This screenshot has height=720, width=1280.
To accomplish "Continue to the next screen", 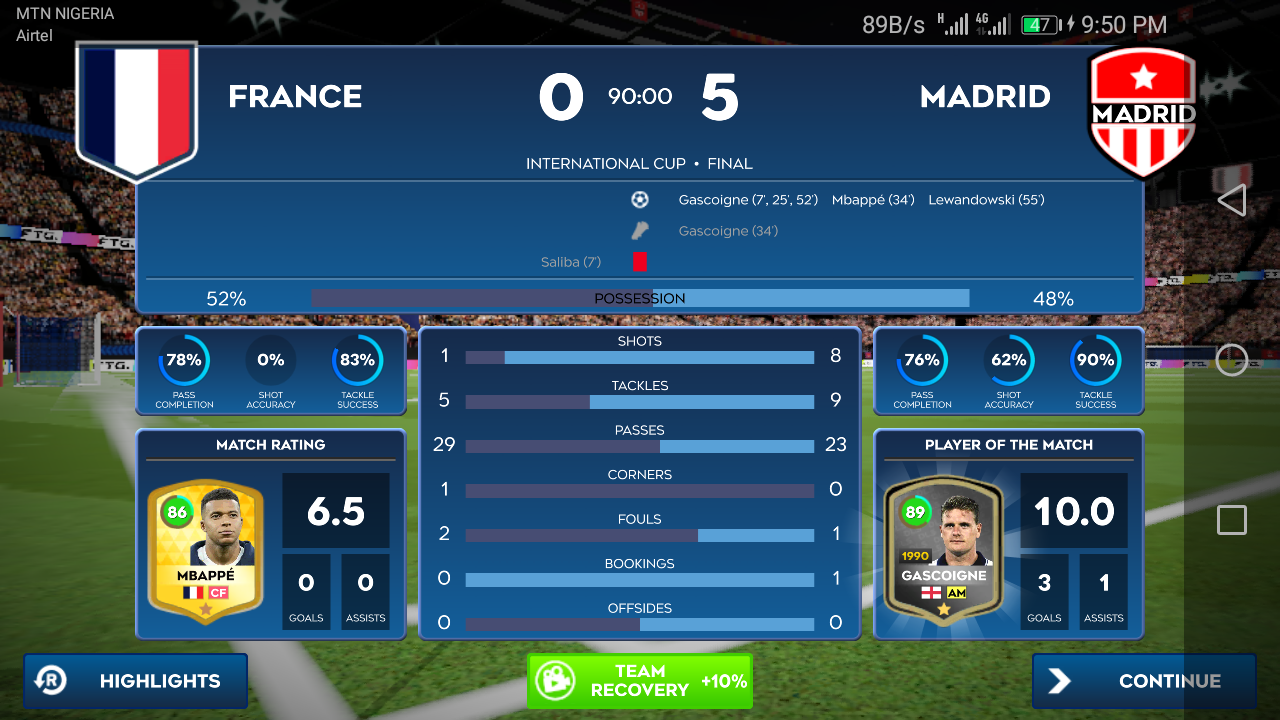I will (1144, 681).
